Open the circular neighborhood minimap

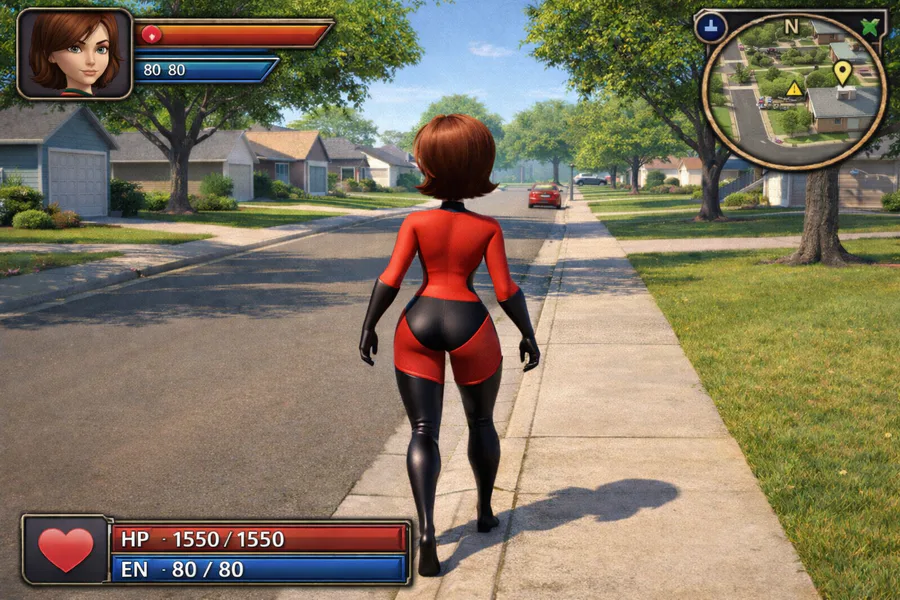[x=794, y=95]
